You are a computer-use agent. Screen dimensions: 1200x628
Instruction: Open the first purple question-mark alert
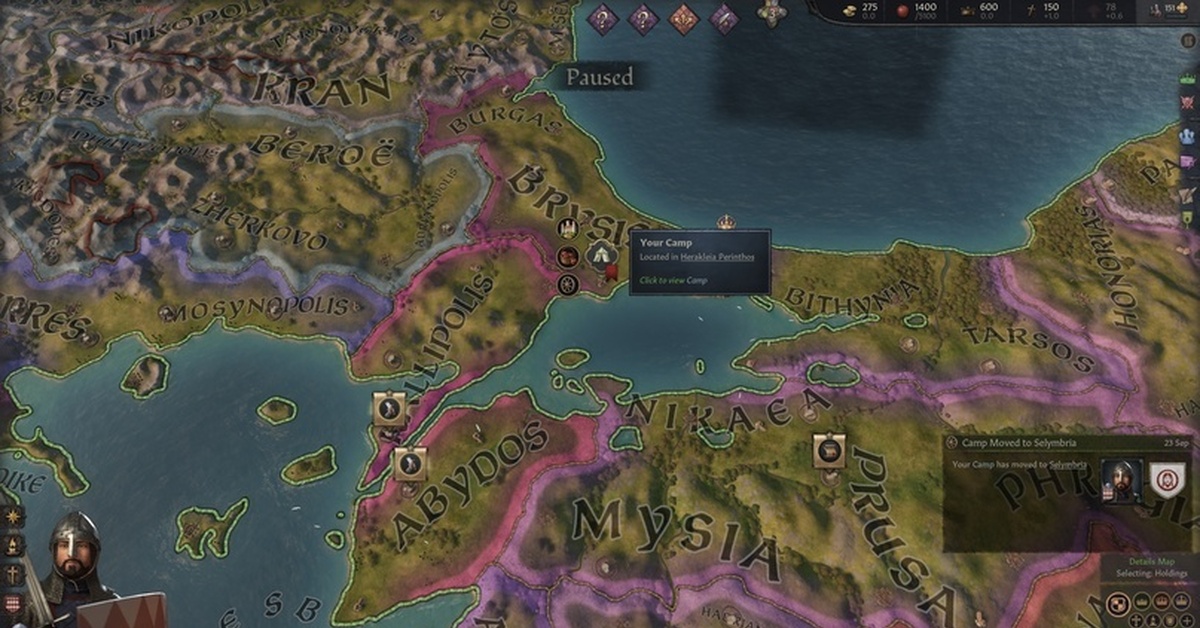click(602, 17)
